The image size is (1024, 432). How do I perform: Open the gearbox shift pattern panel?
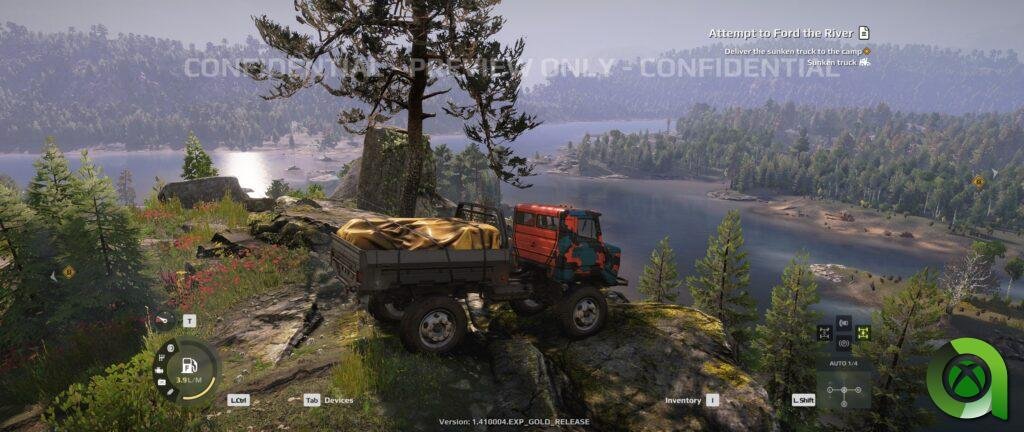(843, 389)
